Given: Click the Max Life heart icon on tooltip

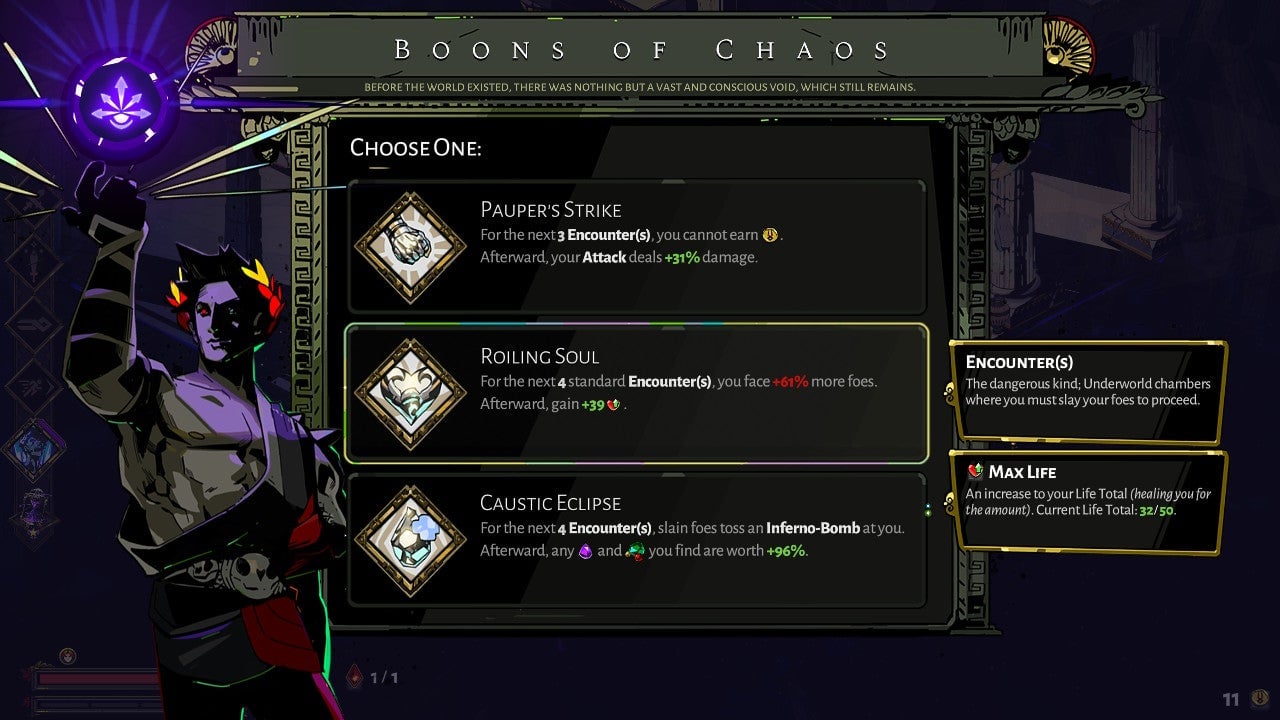Looking at the screenshot, I should point(972,471).
